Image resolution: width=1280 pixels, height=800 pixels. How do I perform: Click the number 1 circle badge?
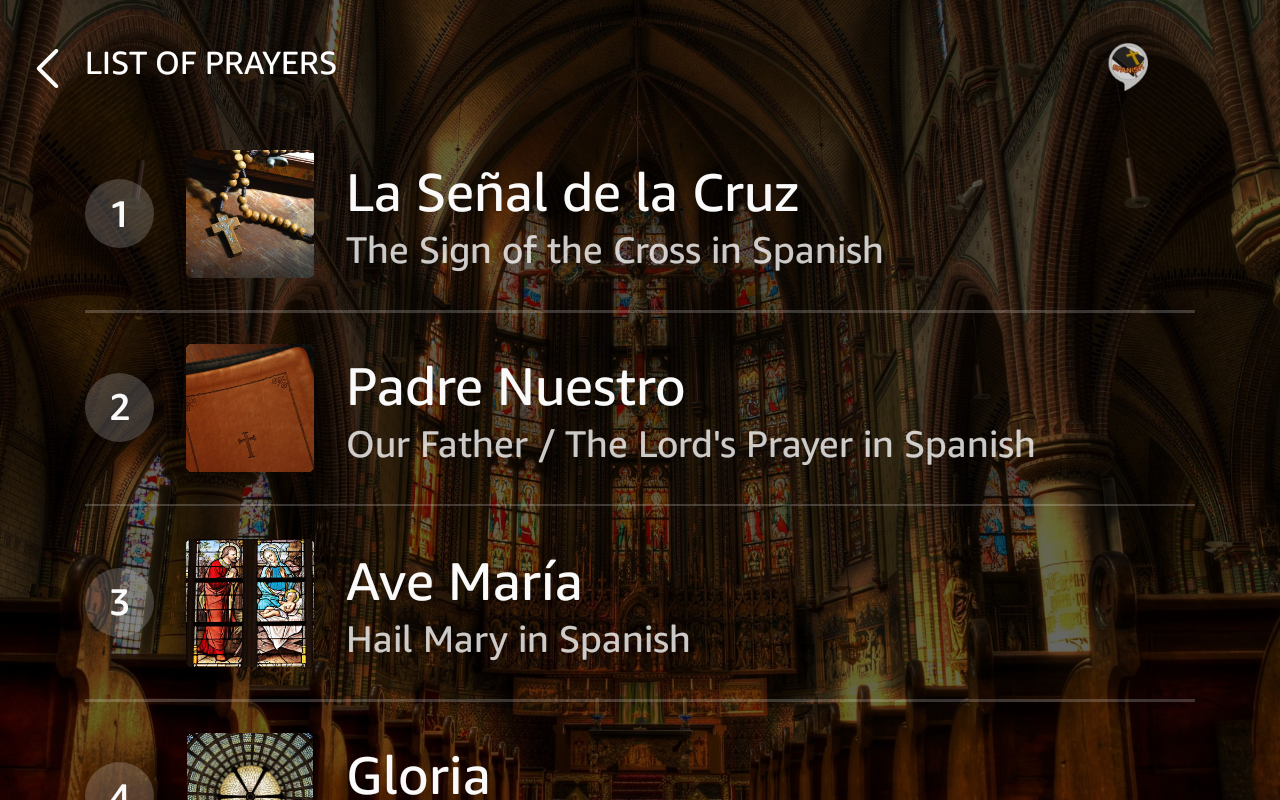coord(120,214)
